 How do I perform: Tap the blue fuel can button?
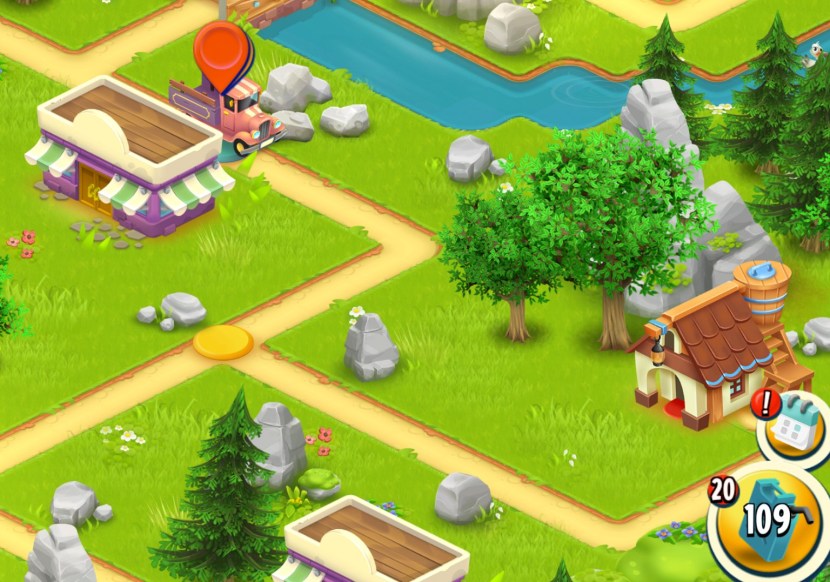point(769,520)
